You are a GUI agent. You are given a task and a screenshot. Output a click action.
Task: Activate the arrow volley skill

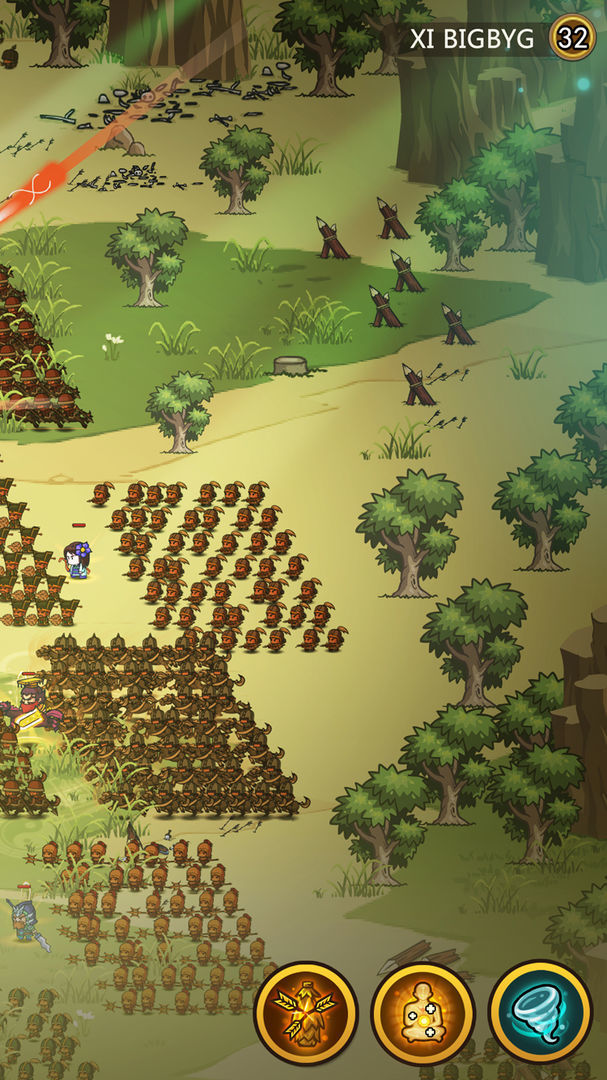[x=306, y=1012]
